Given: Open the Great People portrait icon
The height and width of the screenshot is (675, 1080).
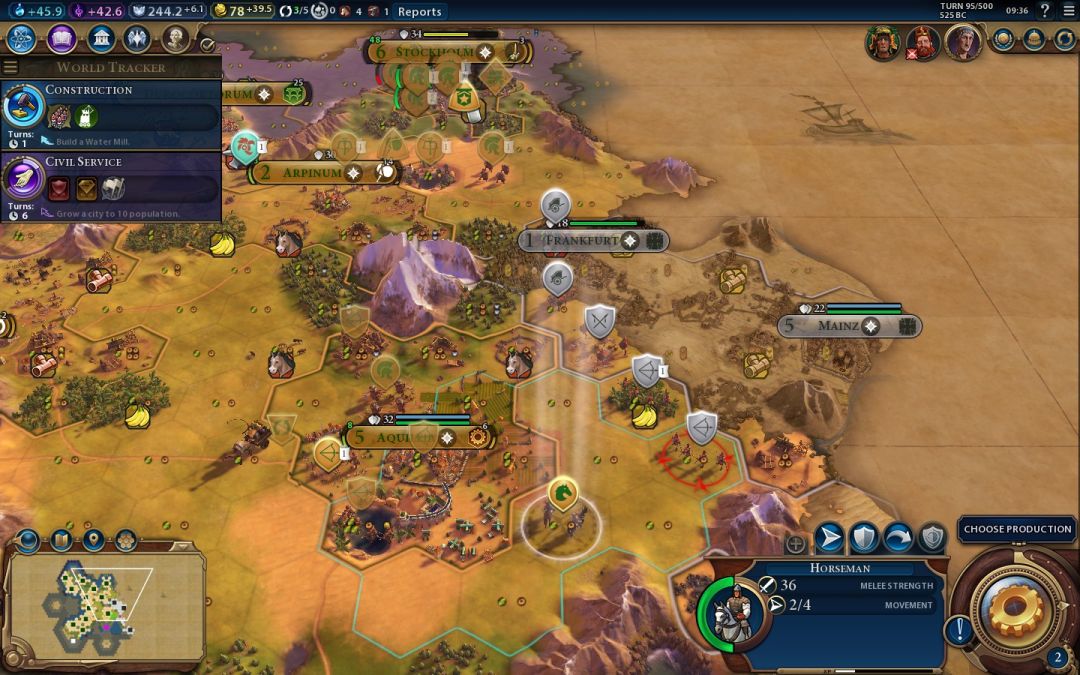Looking at the screenshot, I should (176, 39).
